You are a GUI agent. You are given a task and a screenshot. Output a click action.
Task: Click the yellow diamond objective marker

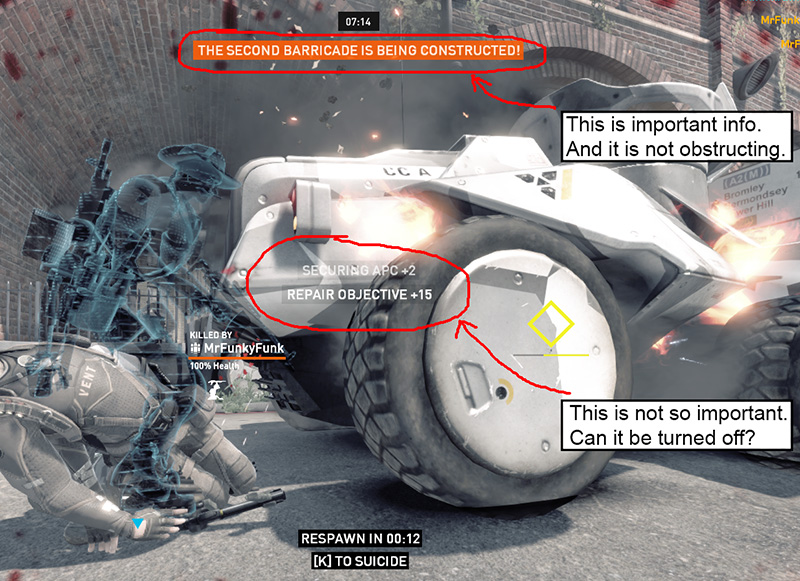click(550, 325)
